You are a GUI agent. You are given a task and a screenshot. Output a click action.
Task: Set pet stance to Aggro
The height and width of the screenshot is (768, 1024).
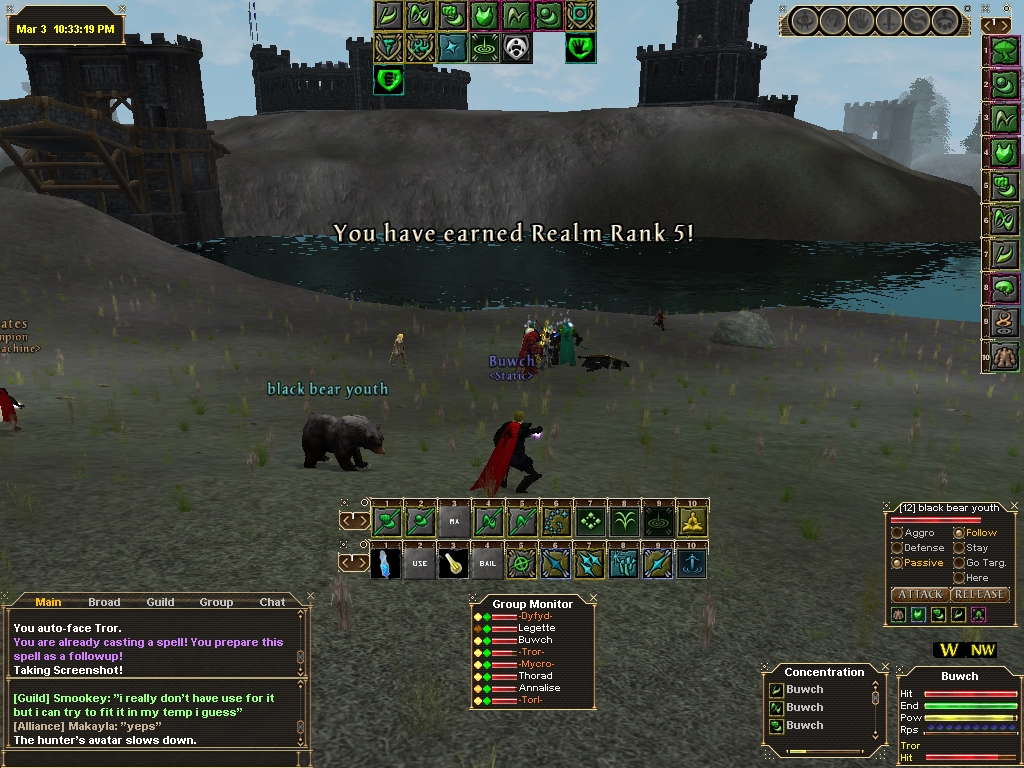tap(898, 533)
